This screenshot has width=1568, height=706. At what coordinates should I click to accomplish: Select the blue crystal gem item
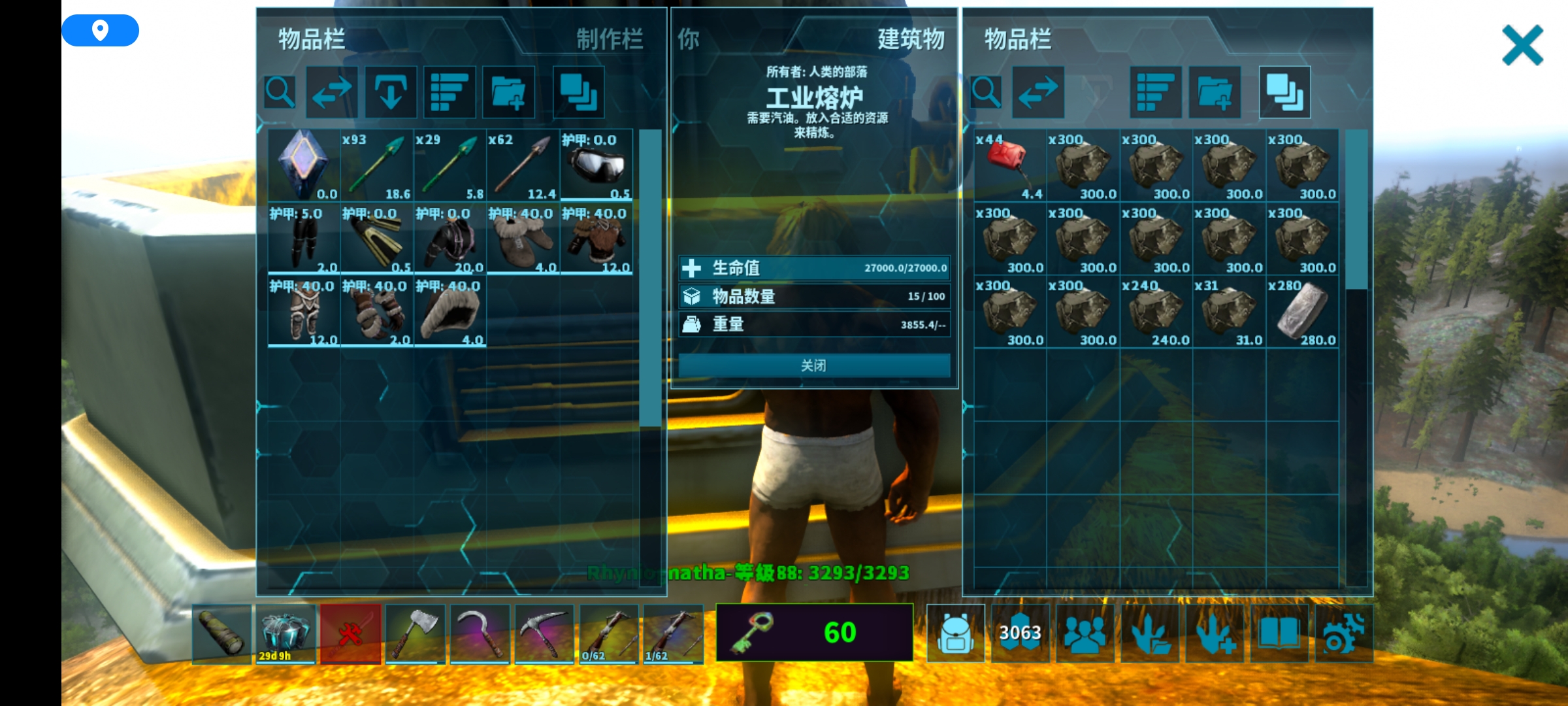(x=303, y=165)
